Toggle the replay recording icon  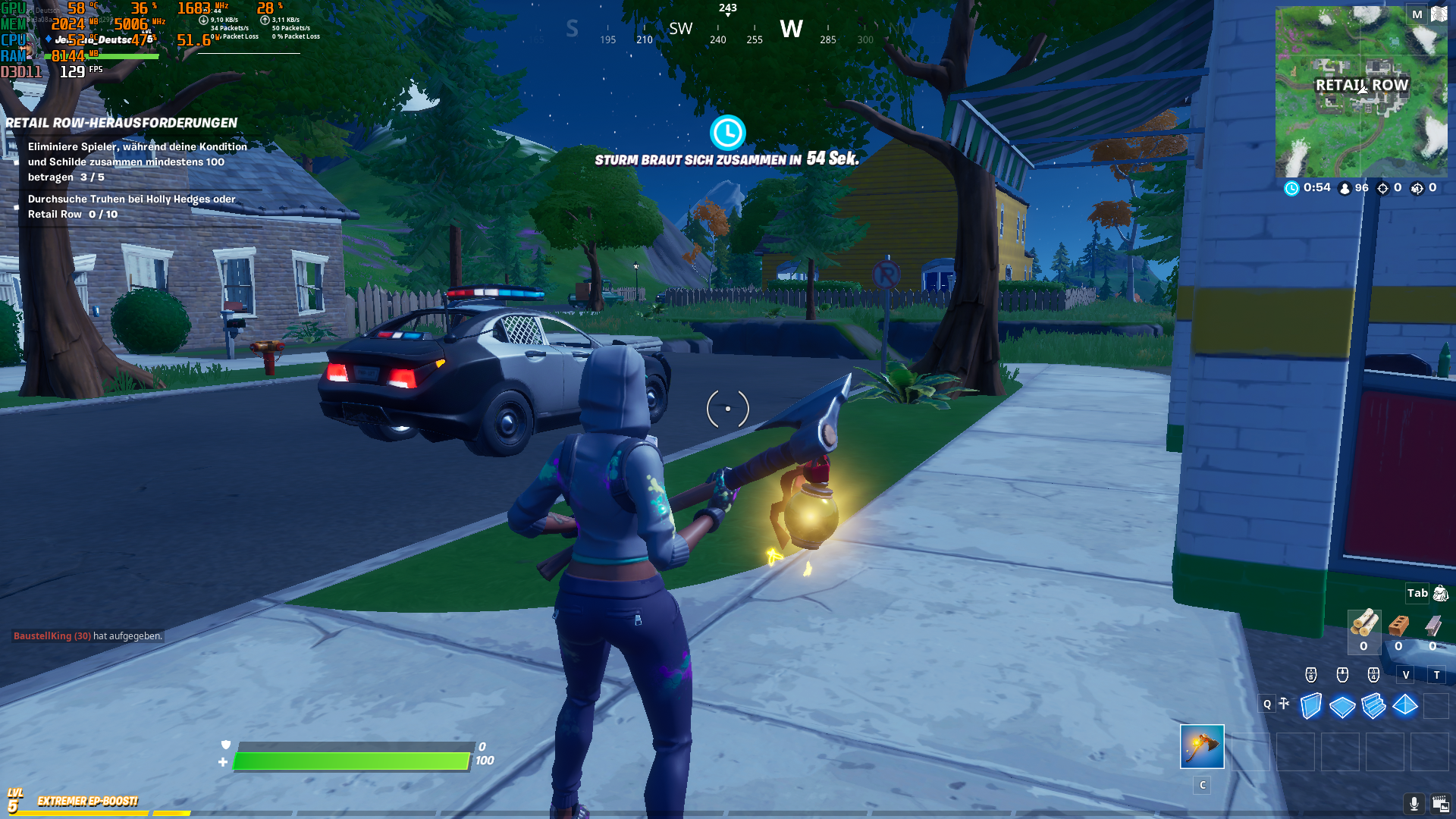click(1440, 803)
